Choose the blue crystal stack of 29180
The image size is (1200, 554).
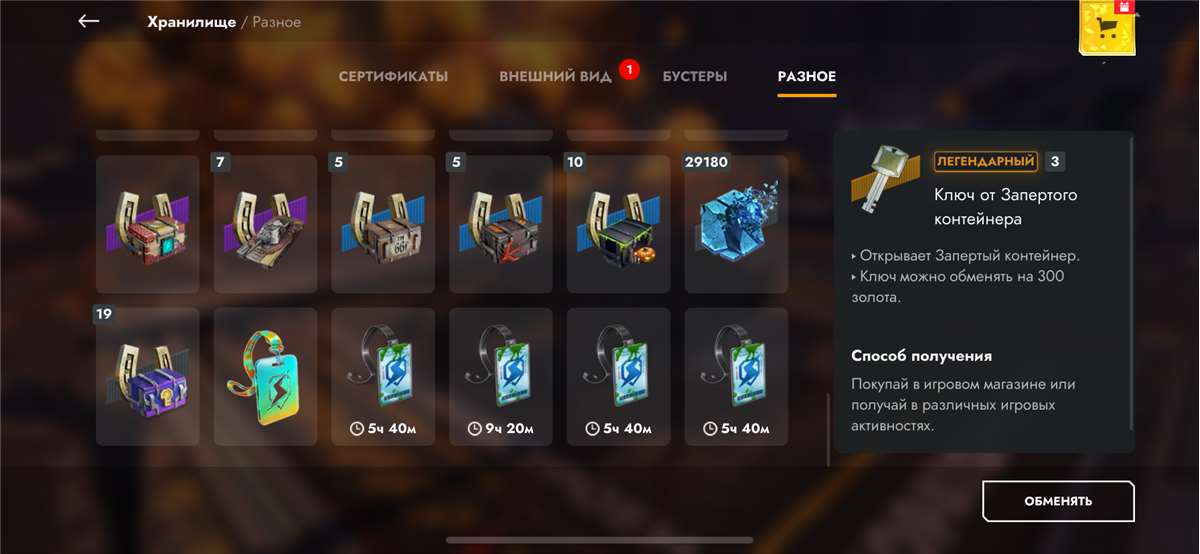click(x=736, y=224)
